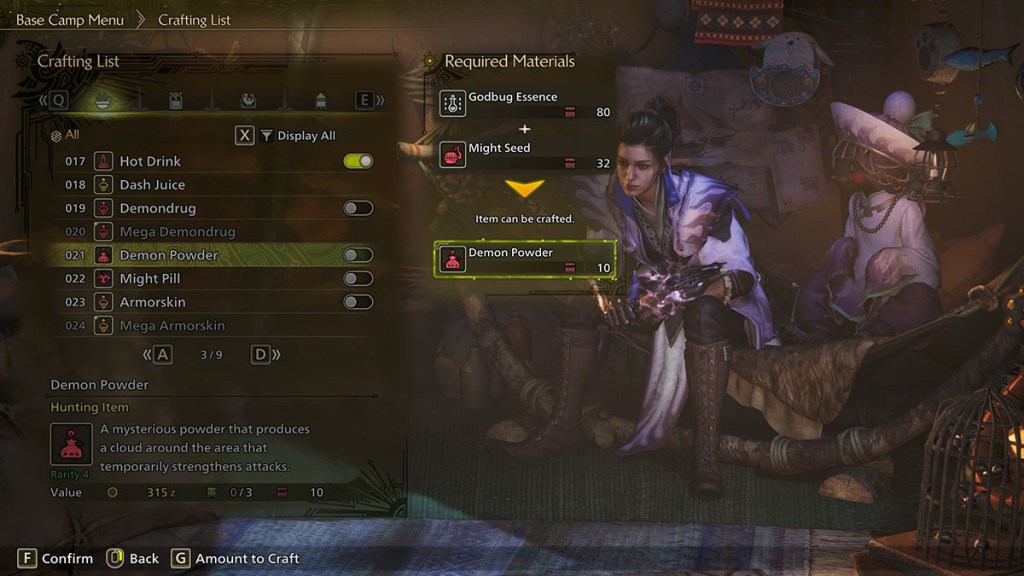This screenshot has height=576, width=1024.
Task: Open the Display All filter
Action: click(297, 136)
